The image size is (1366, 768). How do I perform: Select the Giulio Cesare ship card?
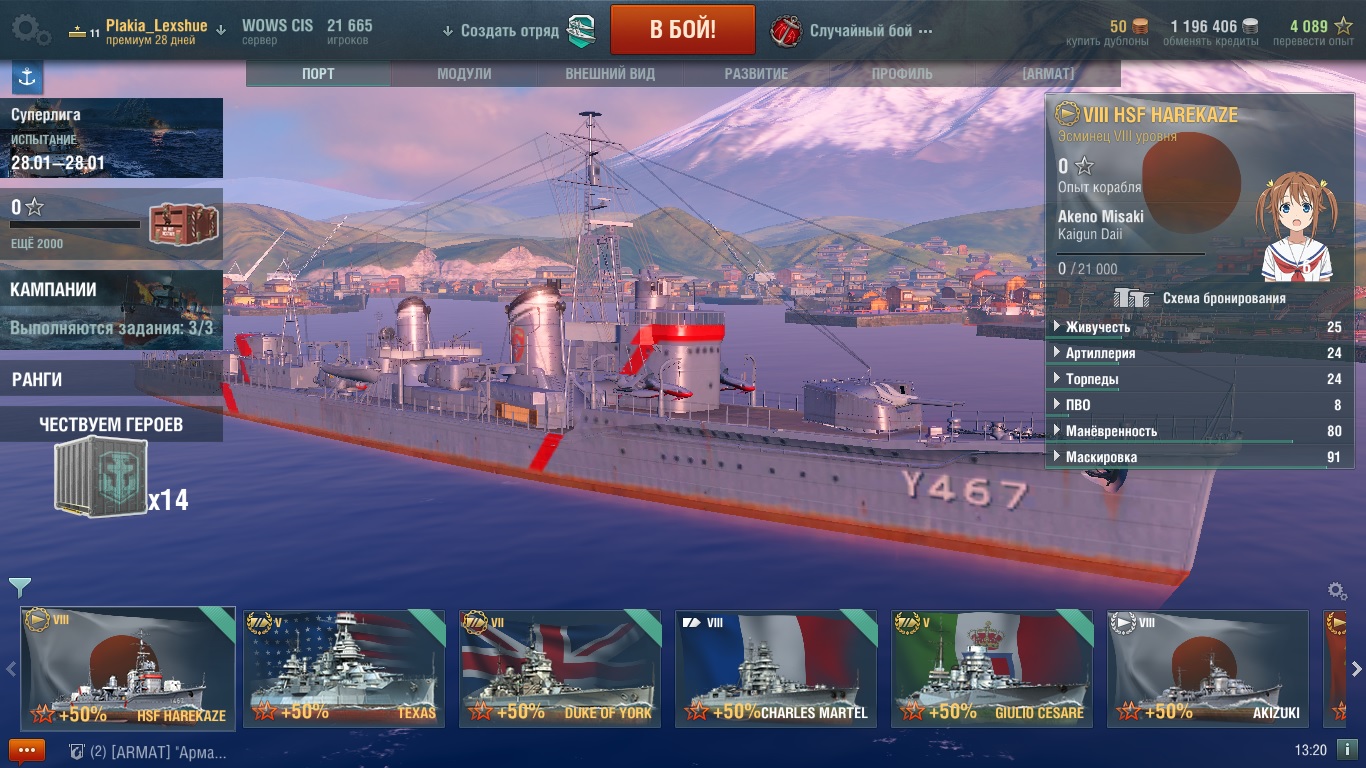point(992,668)
